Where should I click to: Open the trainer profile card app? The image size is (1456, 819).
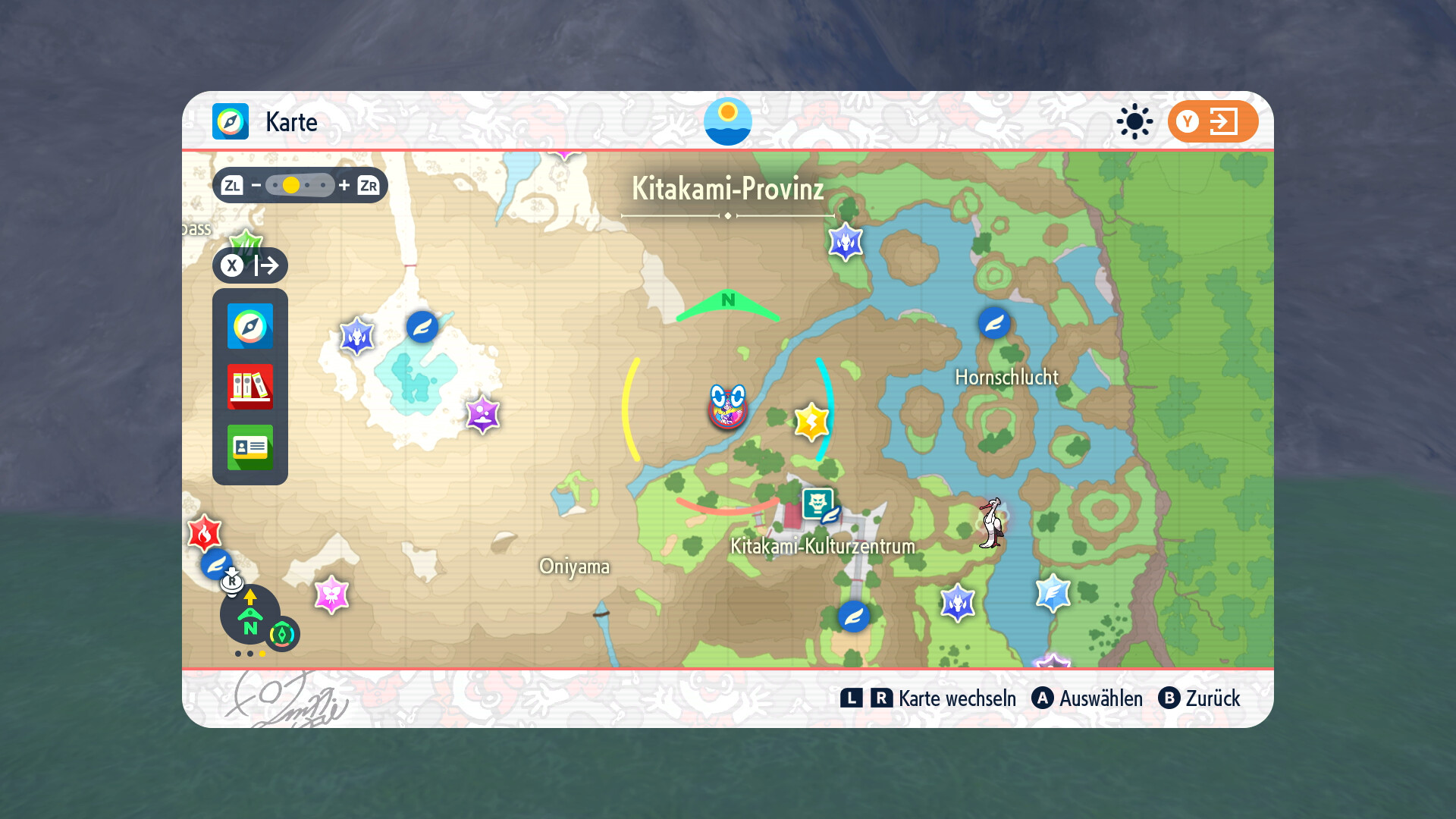[250, 447]
